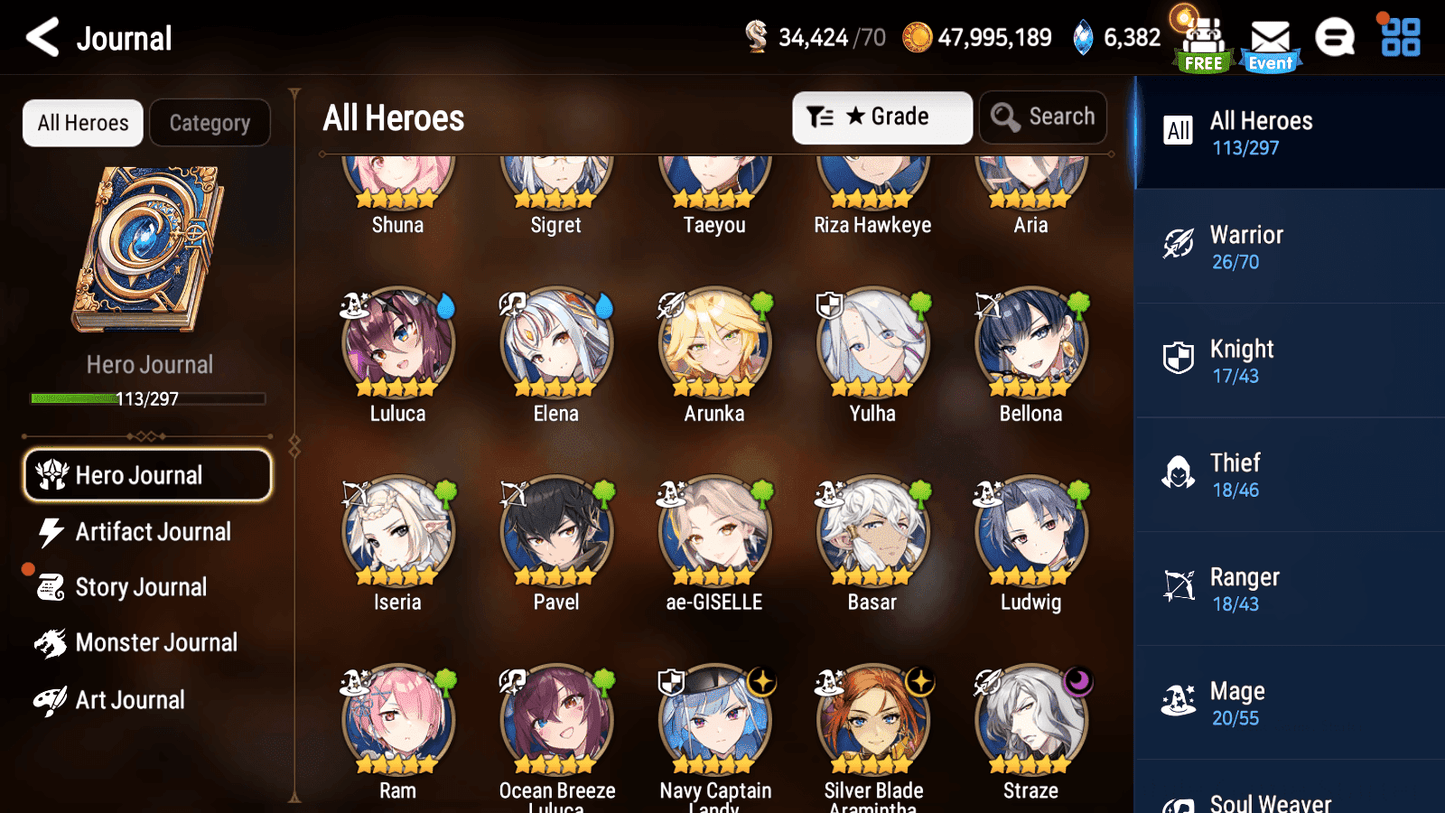1445x813 pixels.
Task: Open the Warrior class filter icon
Action: click(x=1180, y=243)
